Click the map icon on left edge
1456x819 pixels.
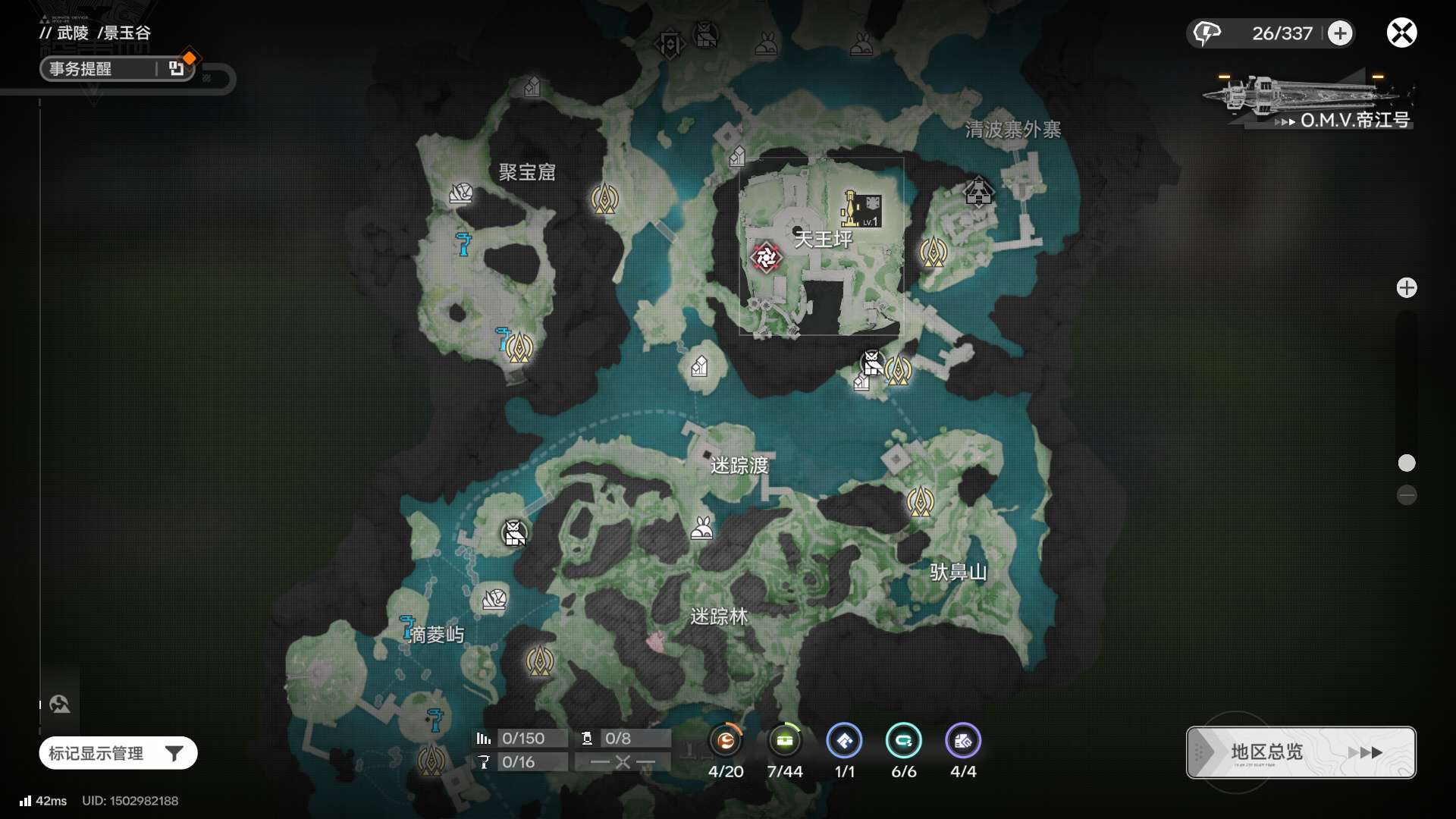[x=60, y=704]
